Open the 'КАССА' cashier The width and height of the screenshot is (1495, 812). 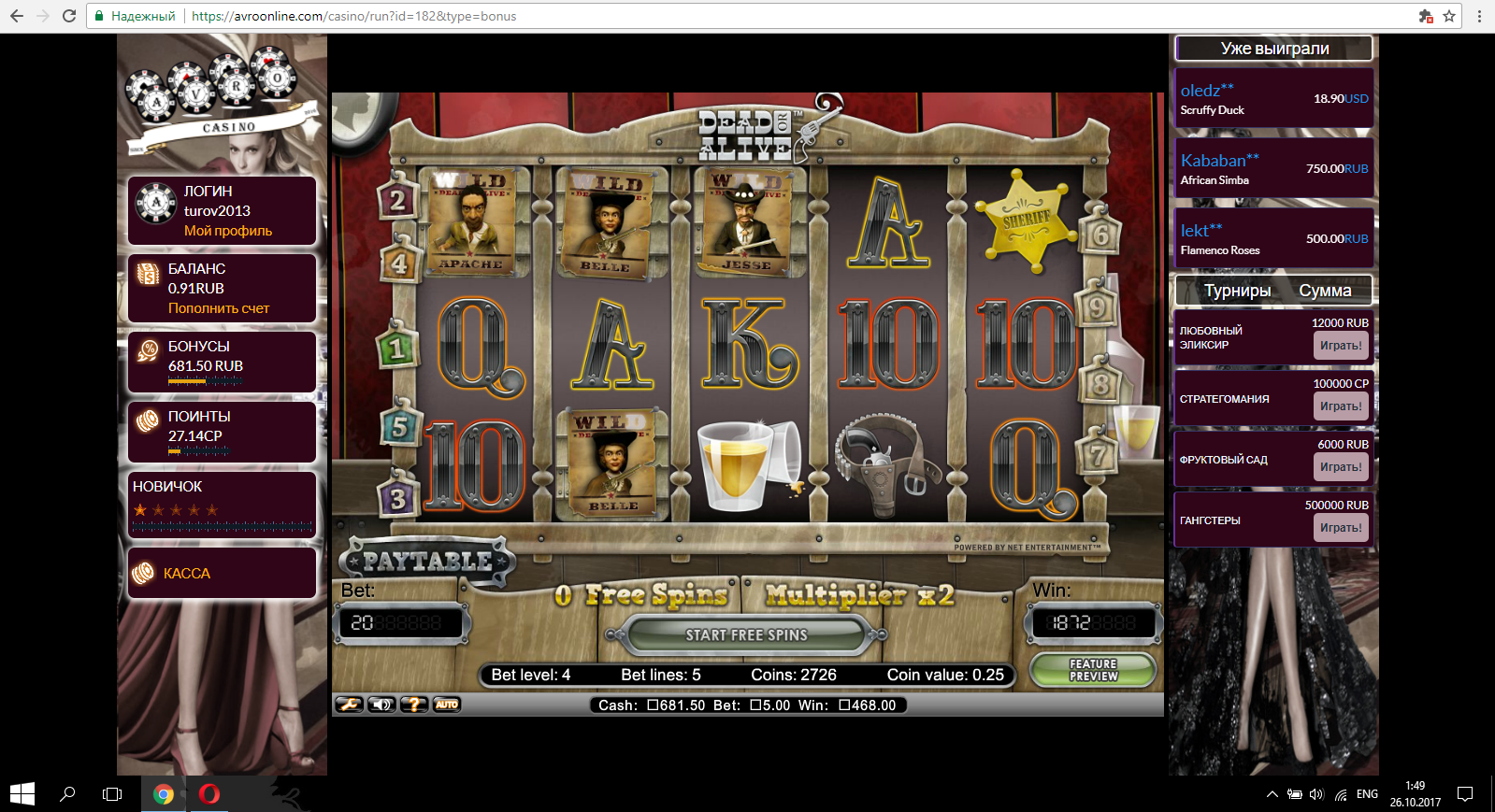coord(187,574)
